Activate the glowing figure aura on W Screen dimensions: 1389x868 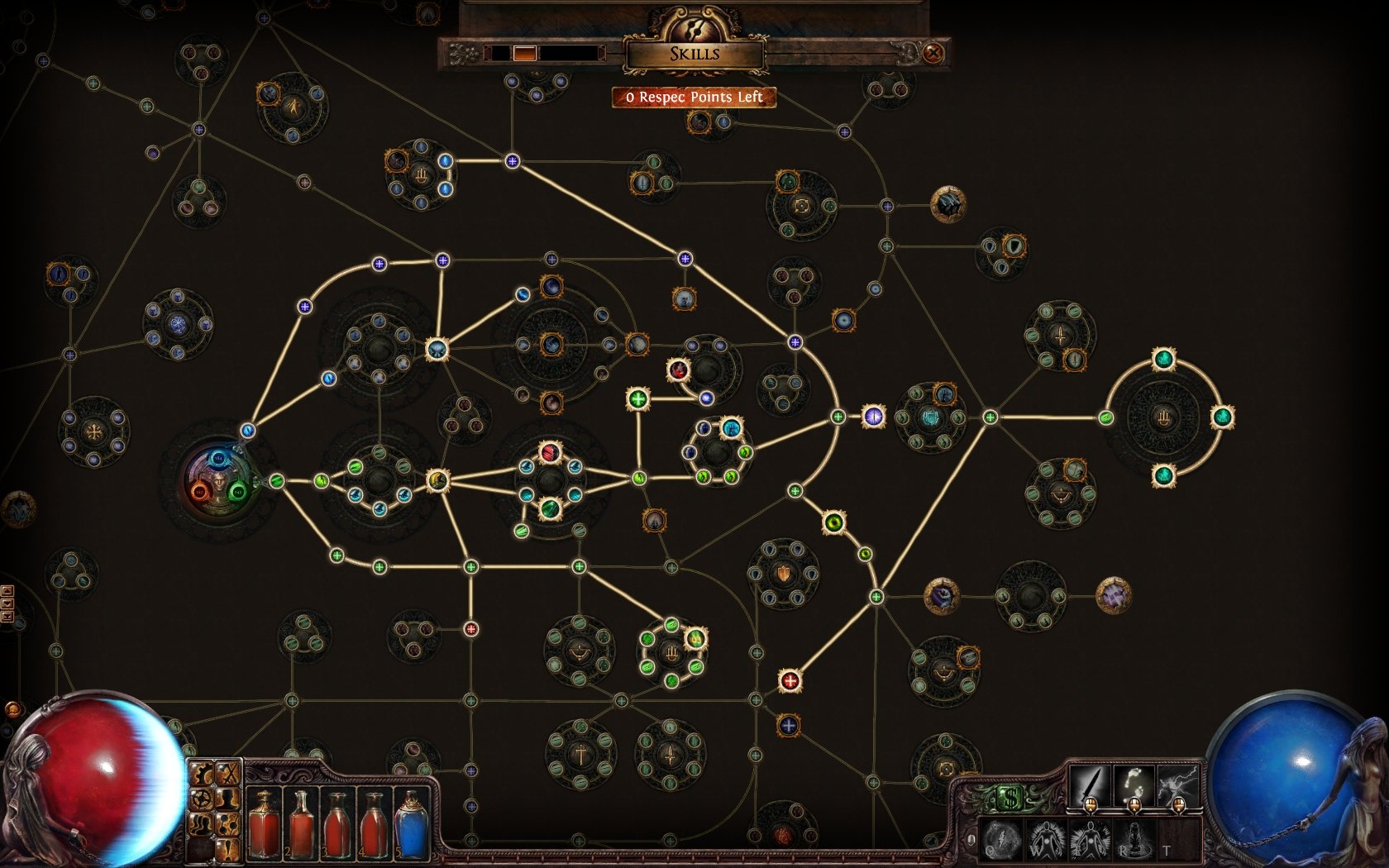(x=1045, y=840)
